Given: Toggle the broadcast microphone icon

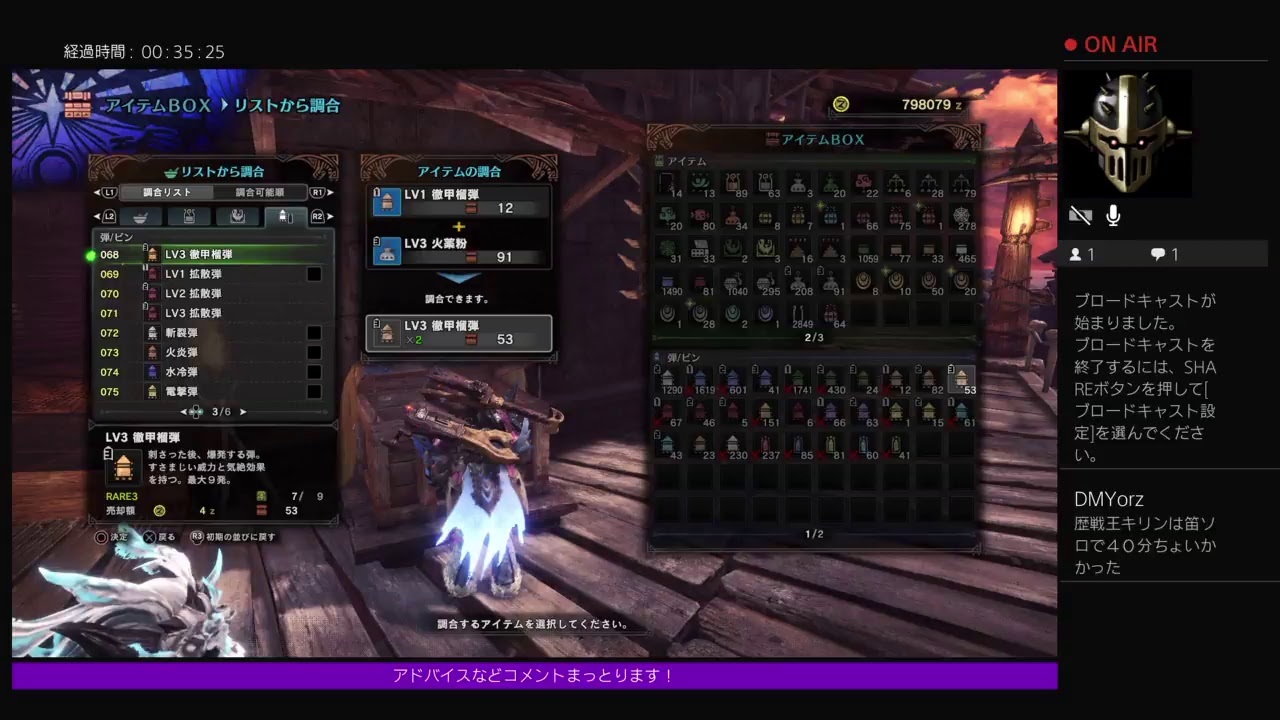Looking at the screenshot, I should click(1113, 215).
